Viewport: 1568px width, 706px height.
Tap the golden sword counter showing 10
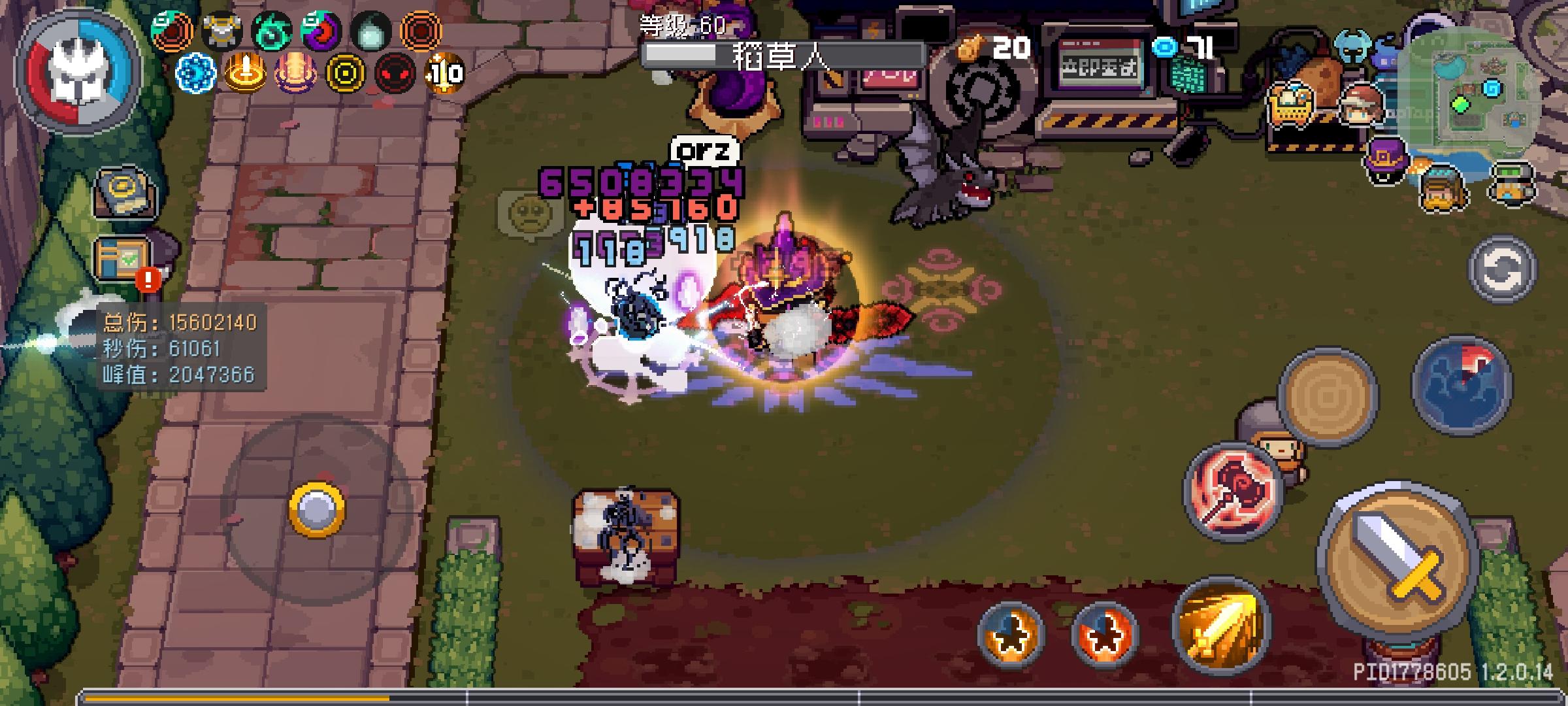pos(445,73)
